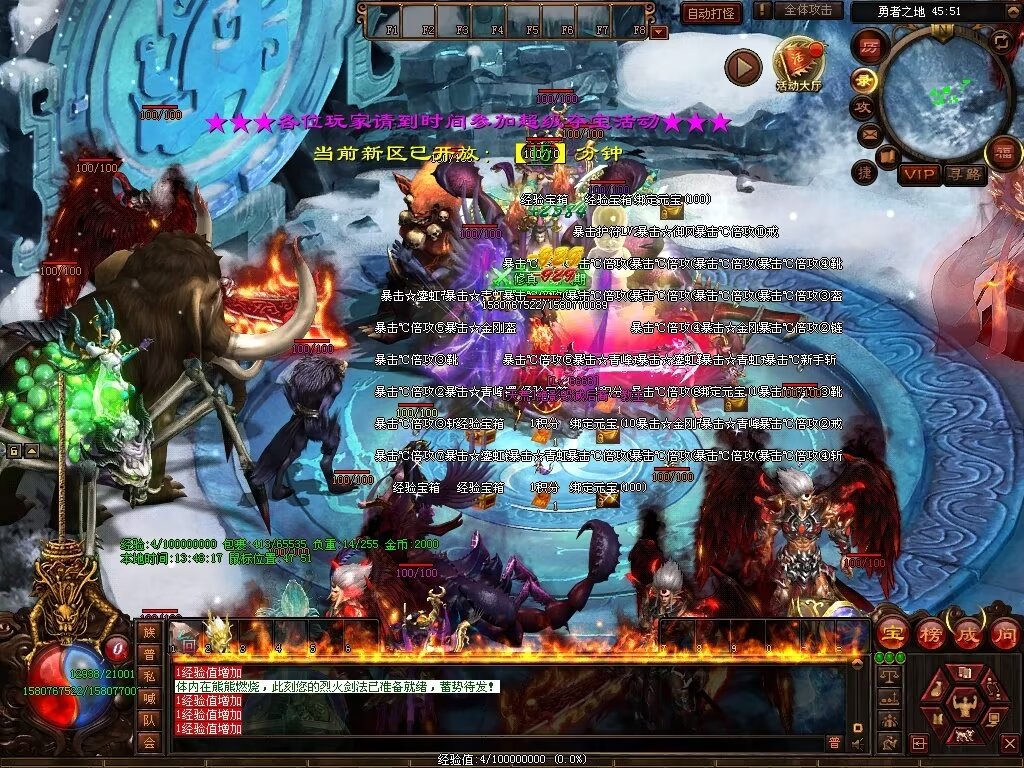
Task: Open the 成 achievements round button
Action: tap(968, 633)
